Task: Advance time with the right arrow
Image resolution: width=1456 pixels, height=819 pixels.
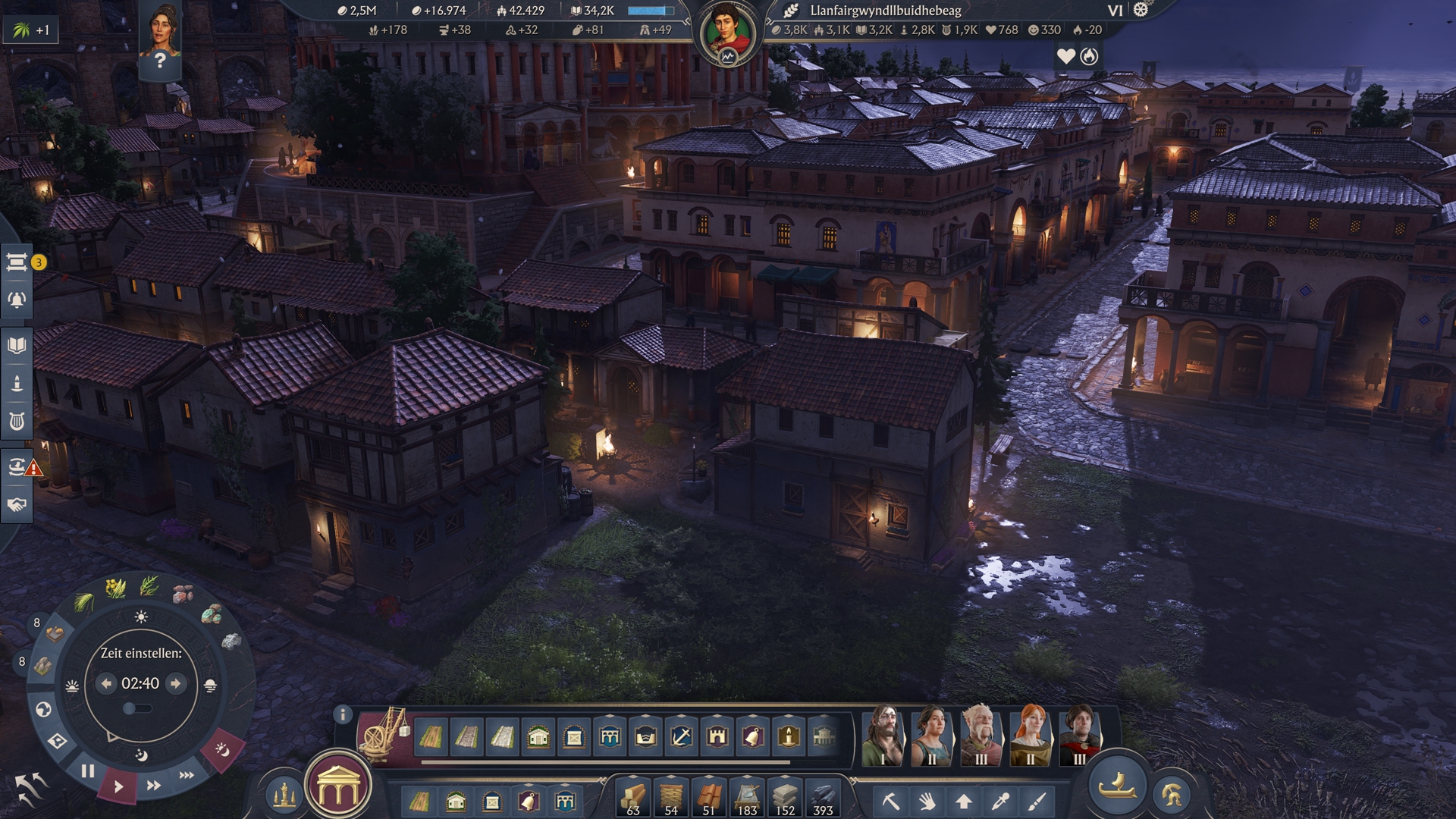Action: coord(176,684)
